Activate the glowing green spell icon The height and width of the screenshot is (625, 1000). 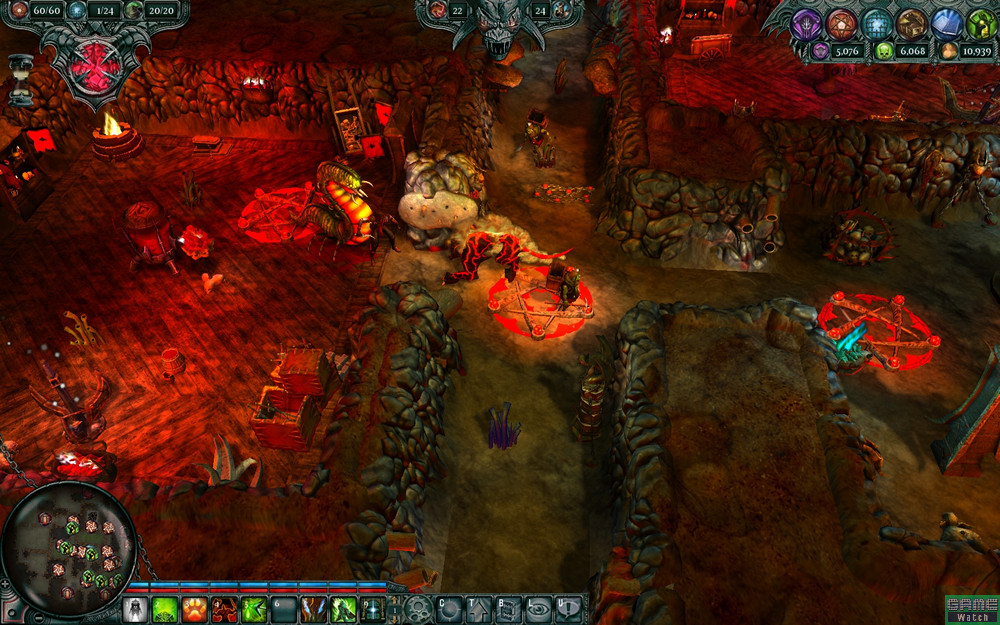(x=165, y=609)
